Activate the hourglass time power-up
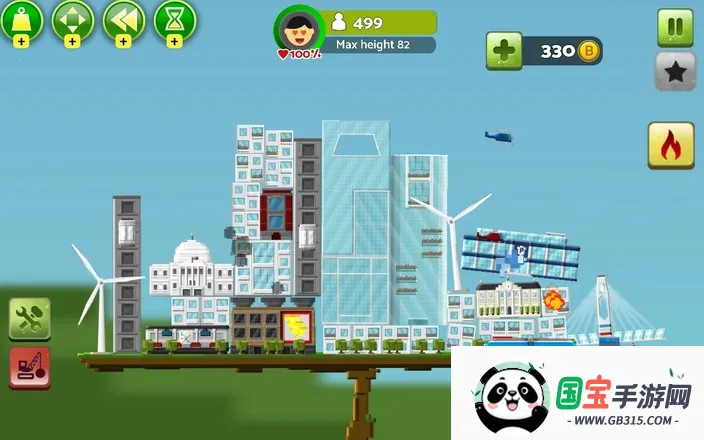This screenshot has width=704, height=440. click(174, 21)
